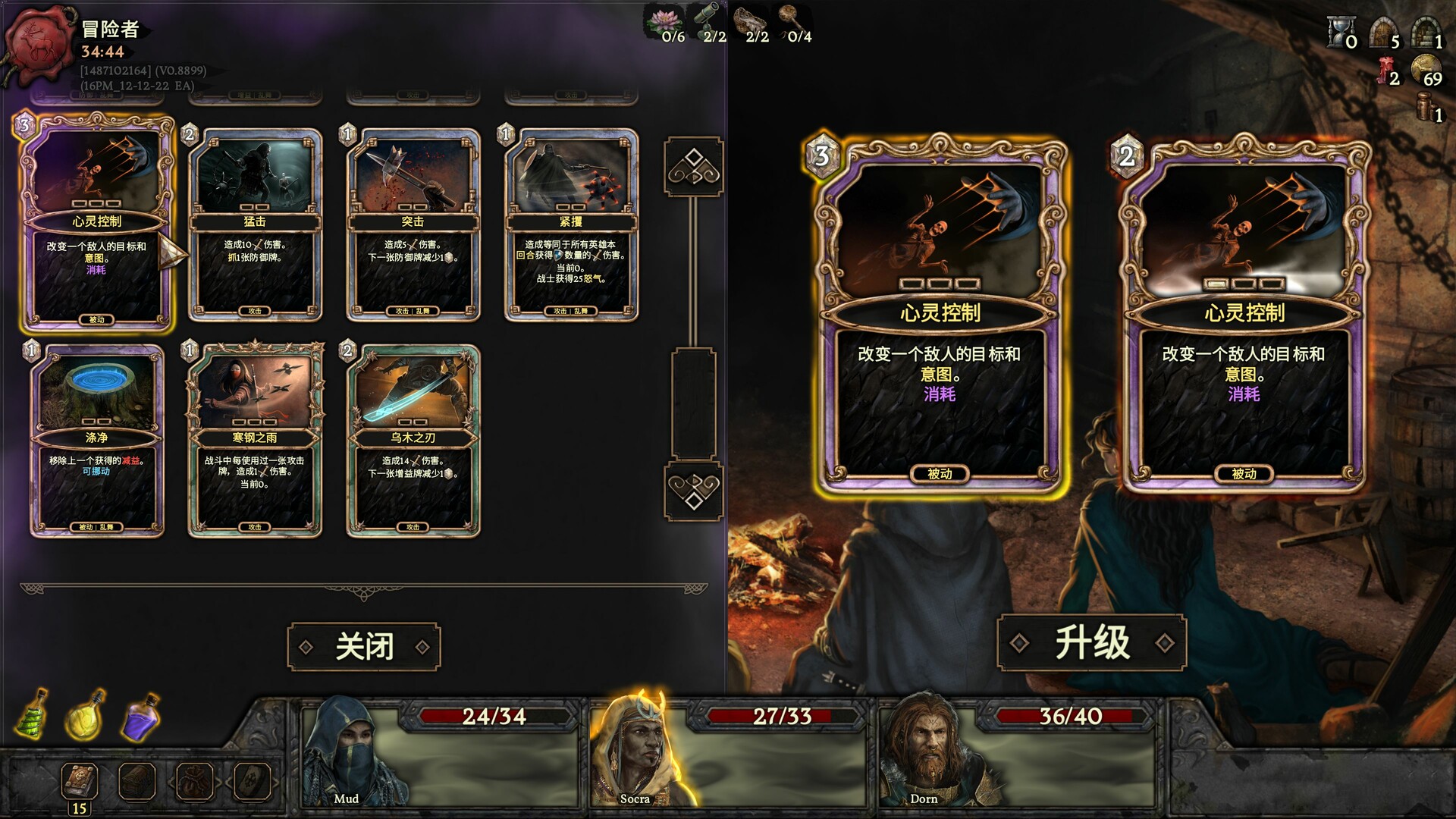Select the 乌木之刃 card
This screenshot has height=819, width=1456.
tap(413, 441)
